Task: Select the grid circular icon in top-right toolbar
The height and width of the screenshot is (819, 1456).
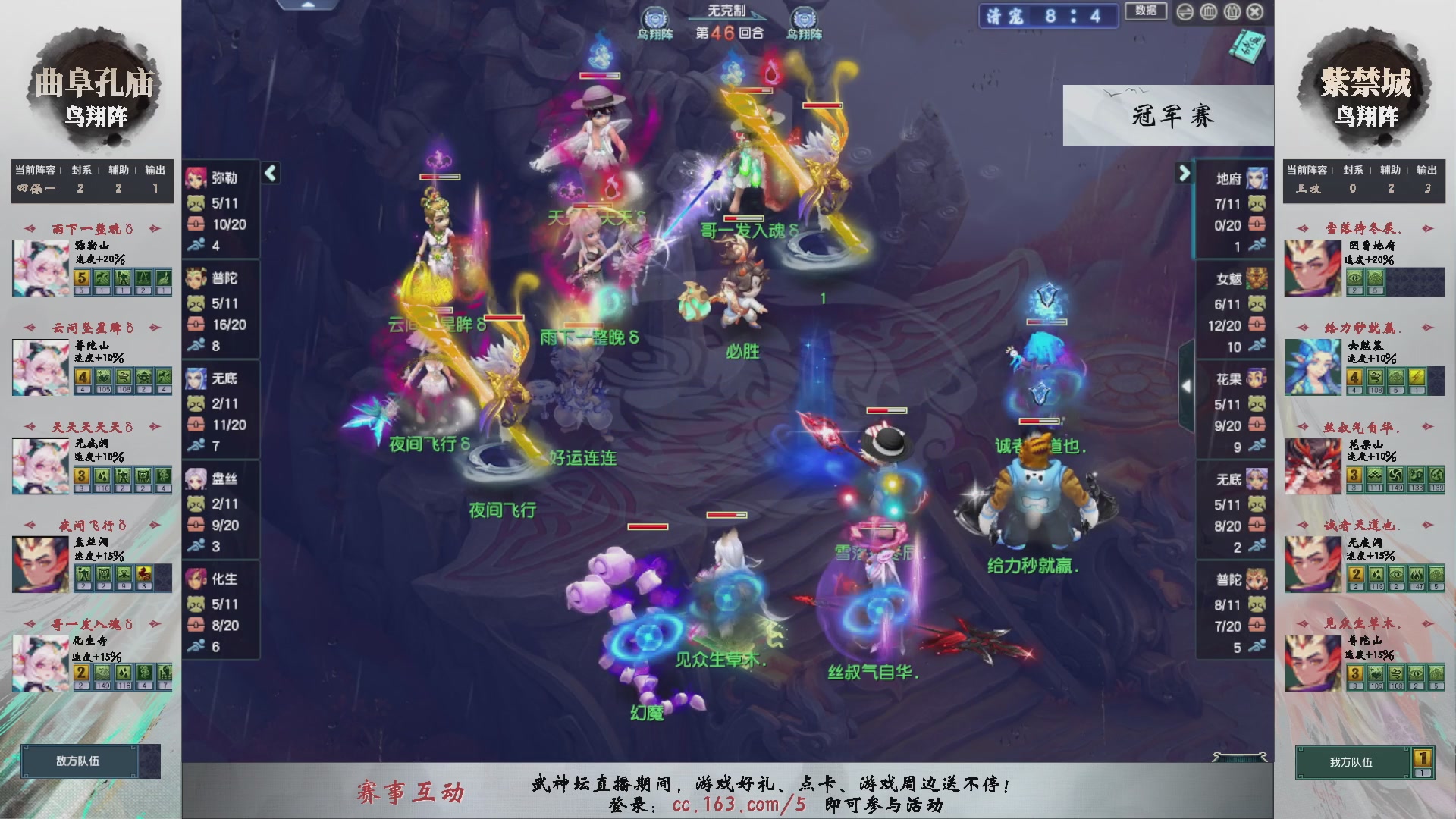Action: [x=1208, y=12]
